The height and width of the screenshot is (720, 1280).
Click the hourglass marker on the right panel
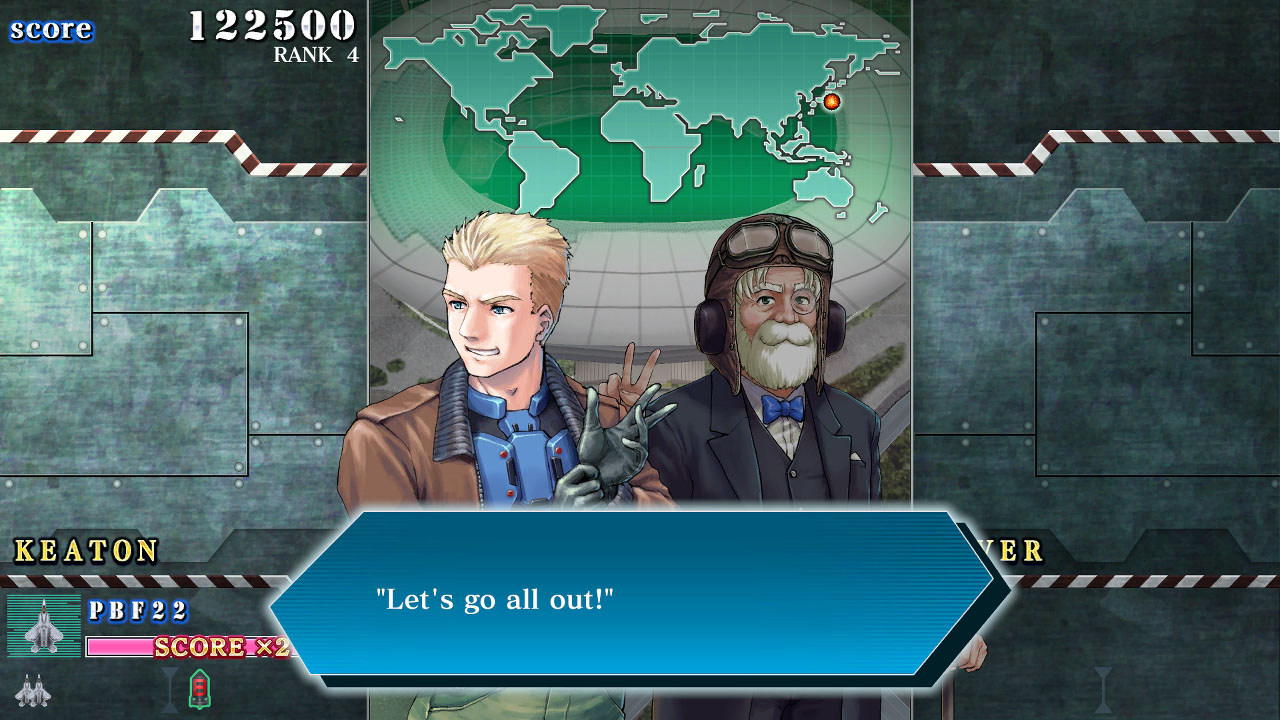(x=1103, y=688)
